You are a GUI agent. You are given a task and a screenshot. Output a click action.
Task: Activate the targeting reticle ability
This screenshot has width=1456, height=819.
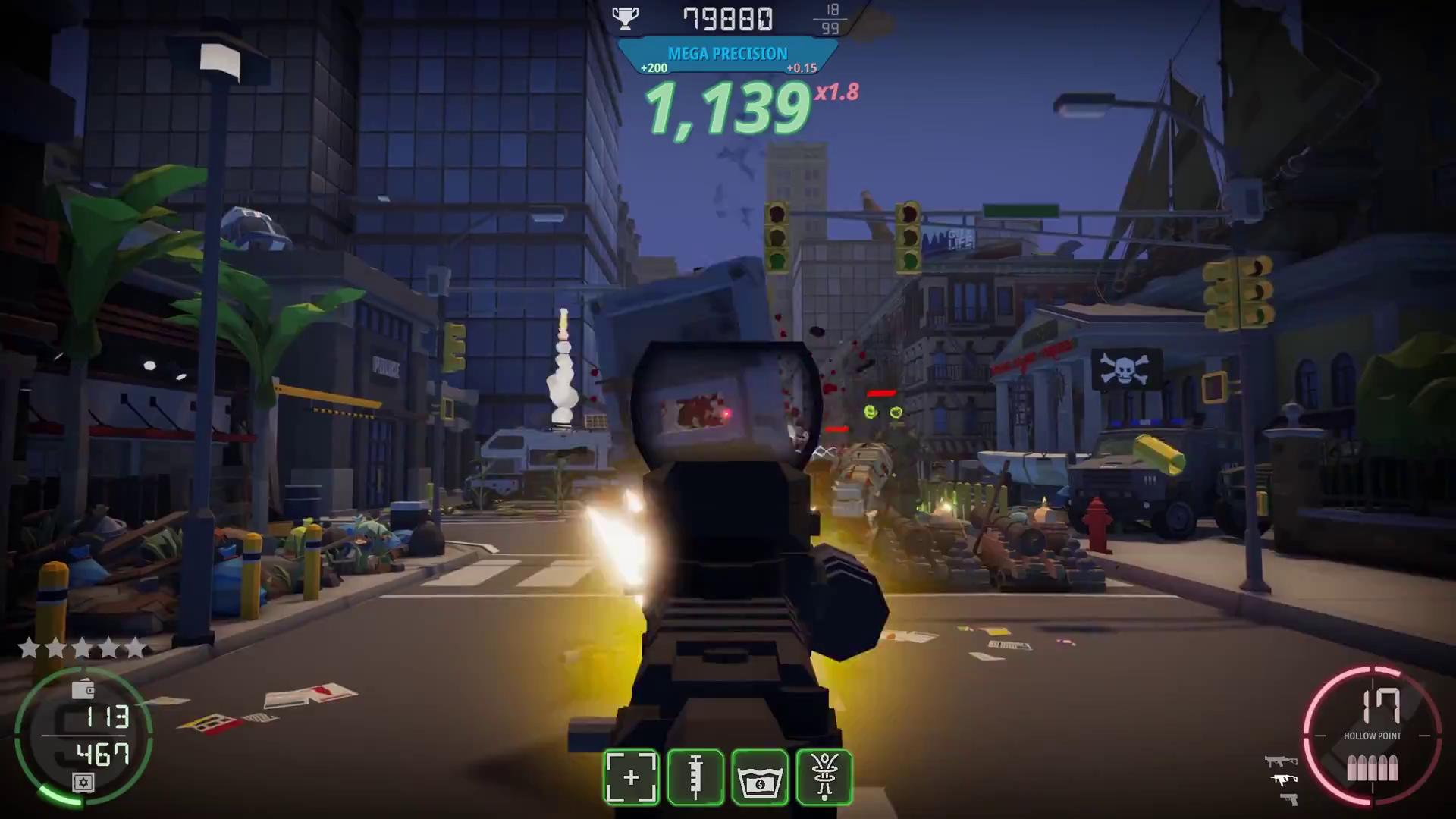tap(631, 777)
